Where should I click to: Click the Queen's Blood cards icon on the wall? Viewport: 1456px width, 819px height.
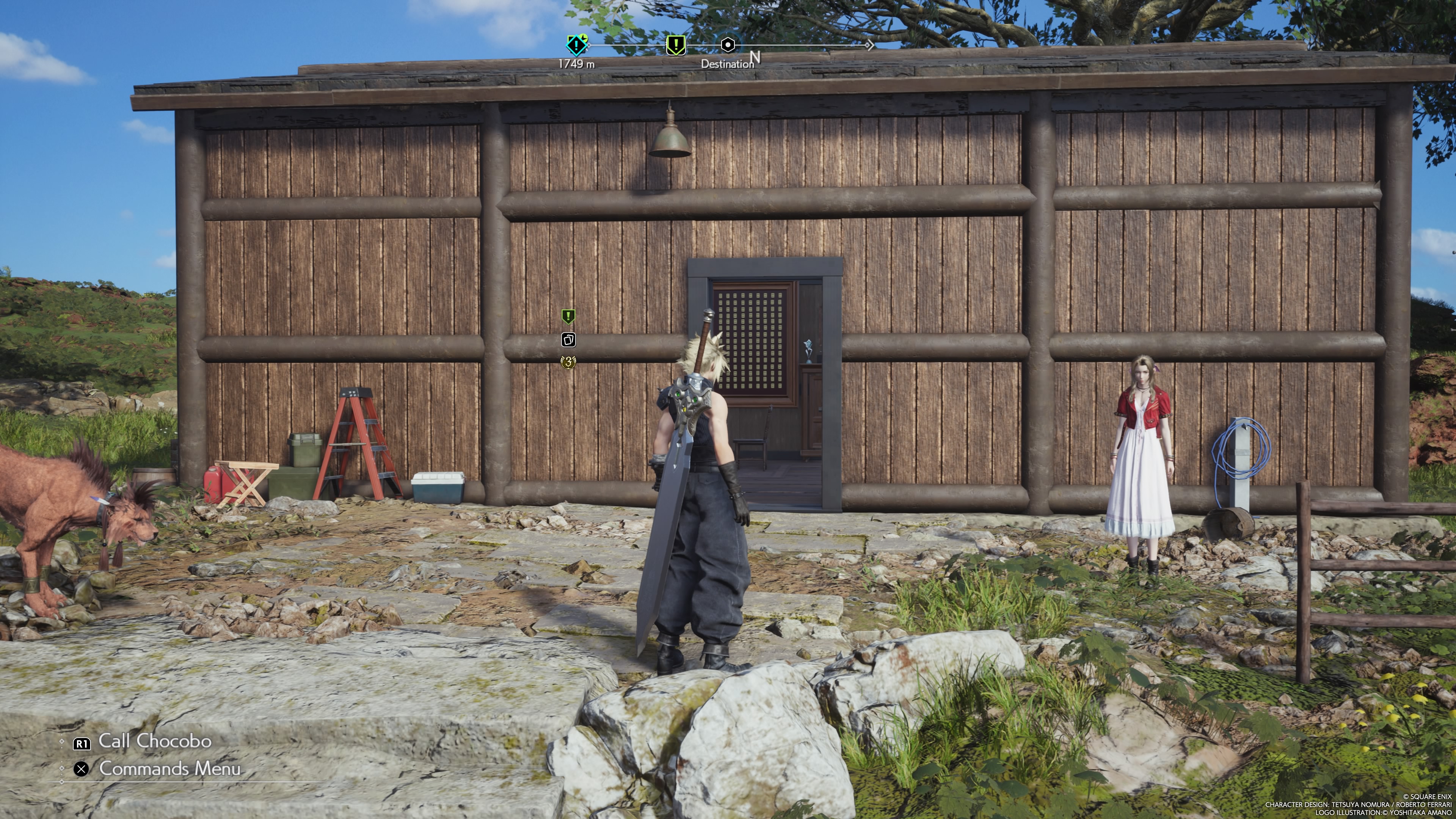tap(569, 340)
